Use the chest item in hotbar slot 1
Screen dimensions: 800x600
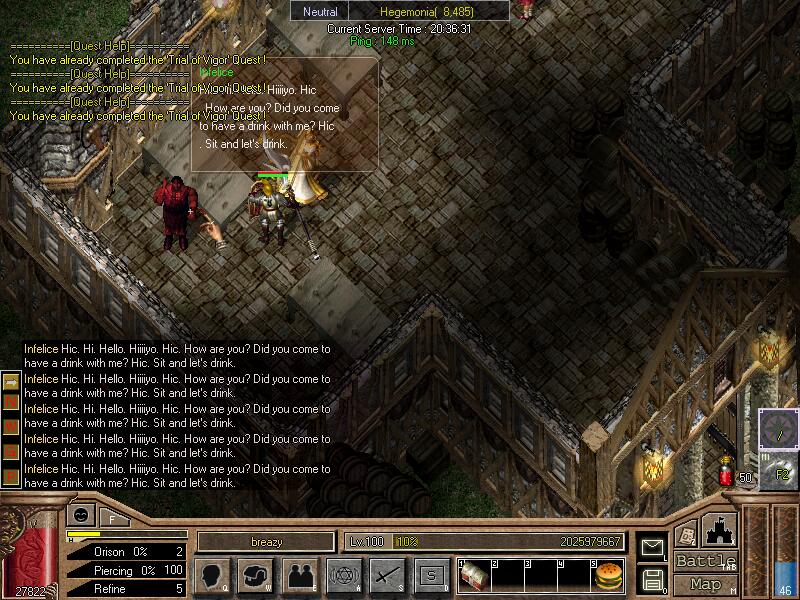coord(474,576)
